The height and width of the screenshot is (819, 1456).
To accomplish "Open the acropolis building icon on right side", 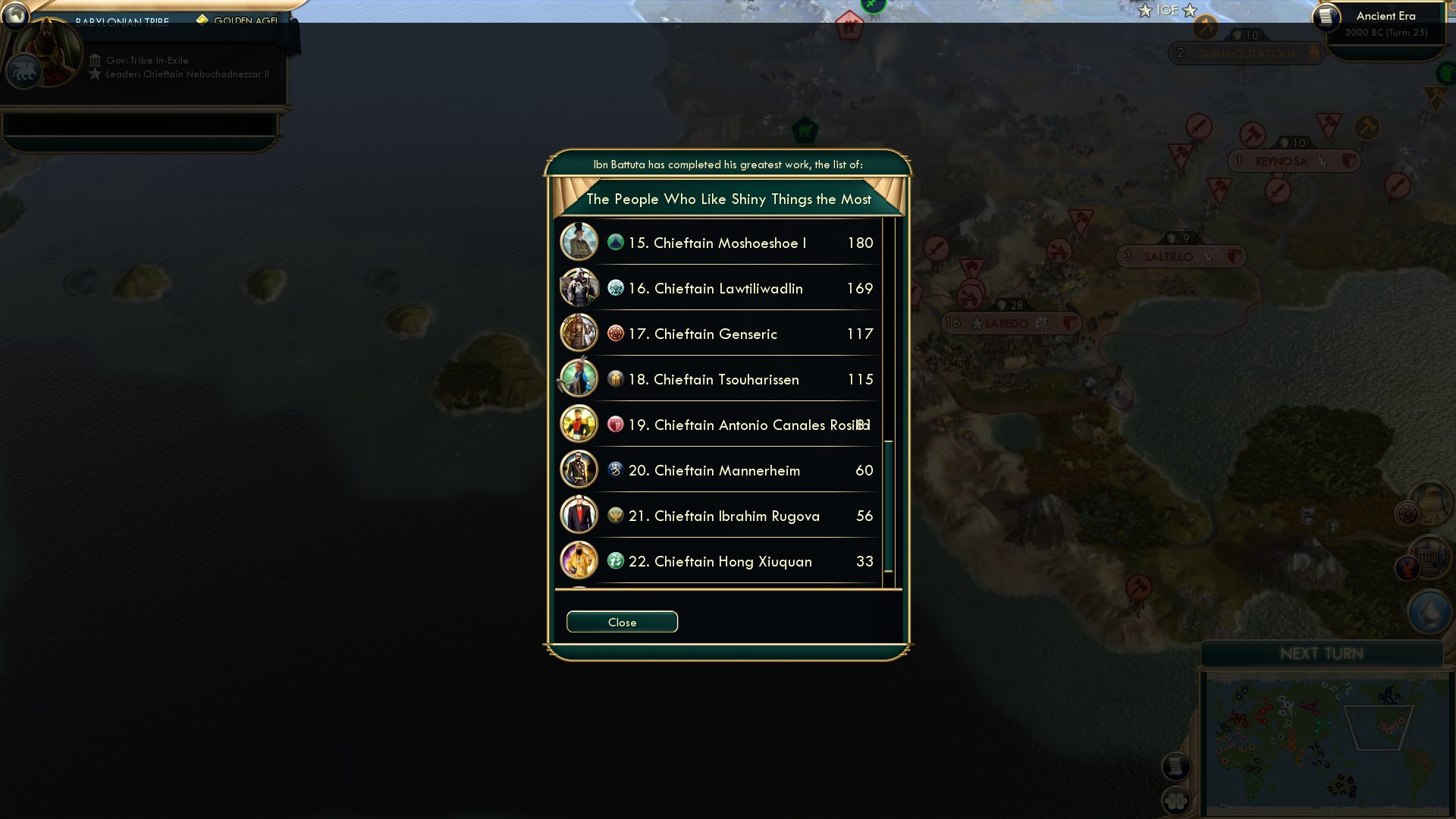I will coord(1429,557).
